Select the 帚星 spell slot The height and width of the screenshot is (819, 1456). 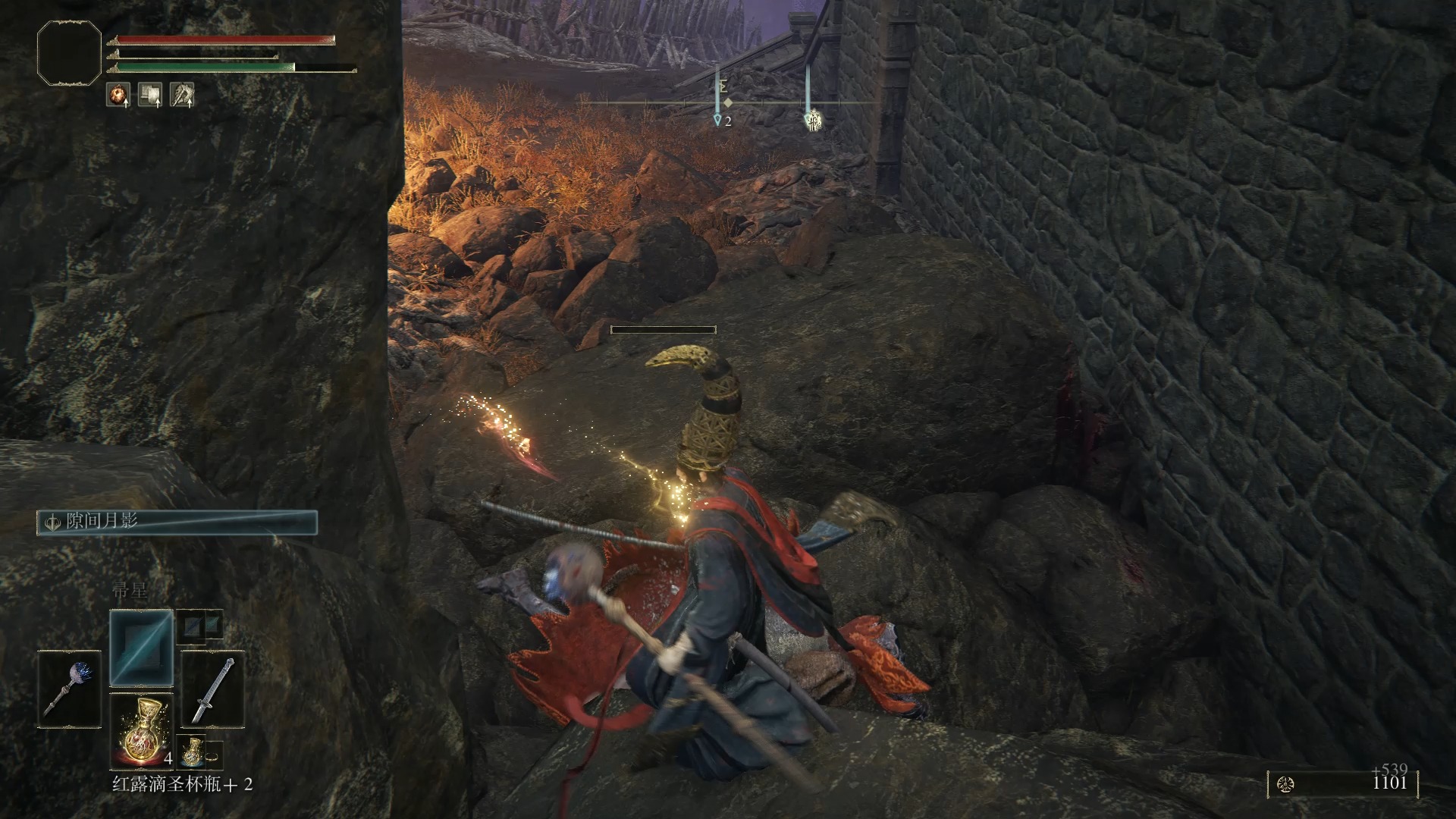click(142, 648)
